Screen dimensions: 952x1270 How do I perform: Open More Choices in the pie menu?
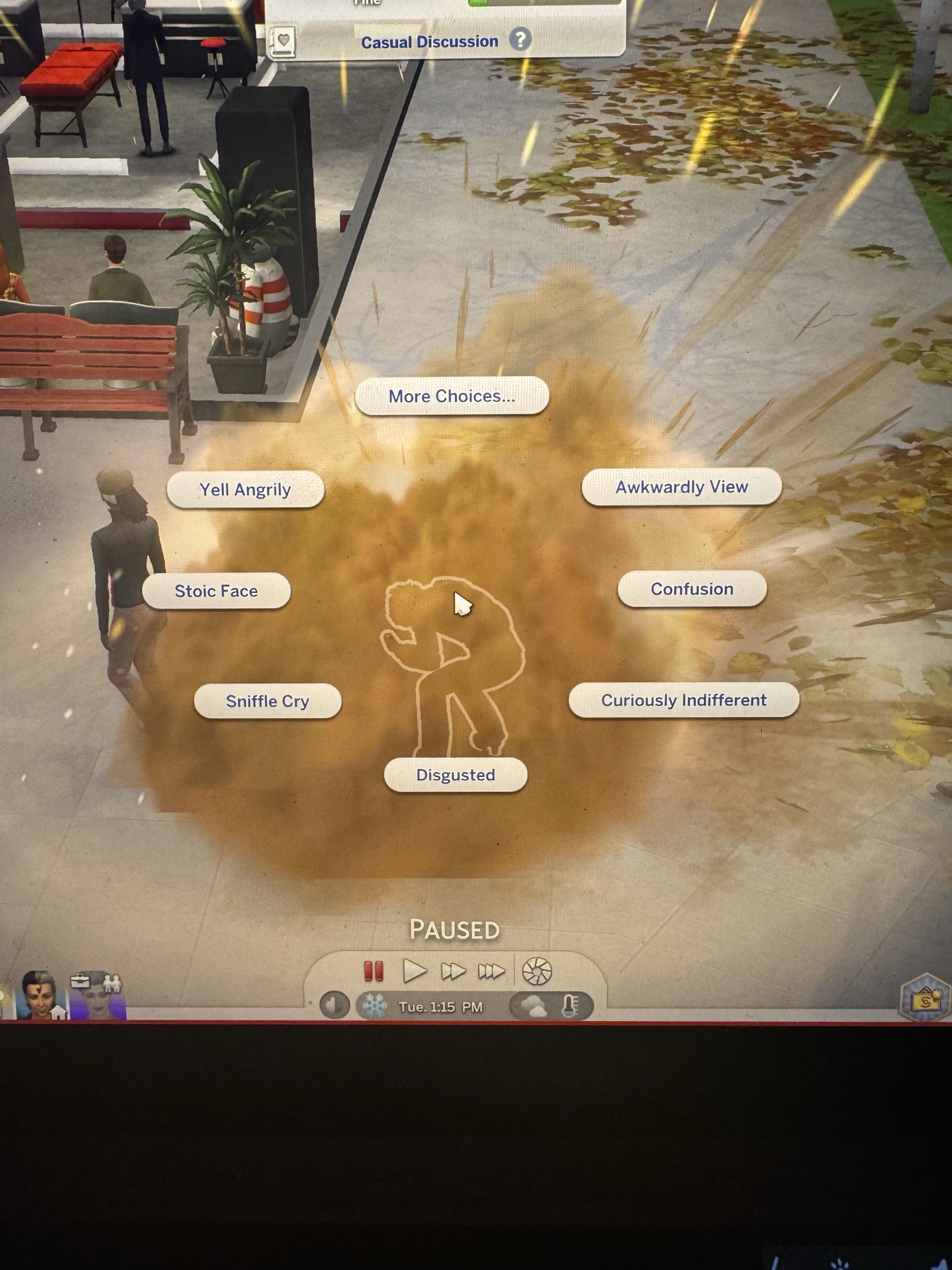(451, 396)
